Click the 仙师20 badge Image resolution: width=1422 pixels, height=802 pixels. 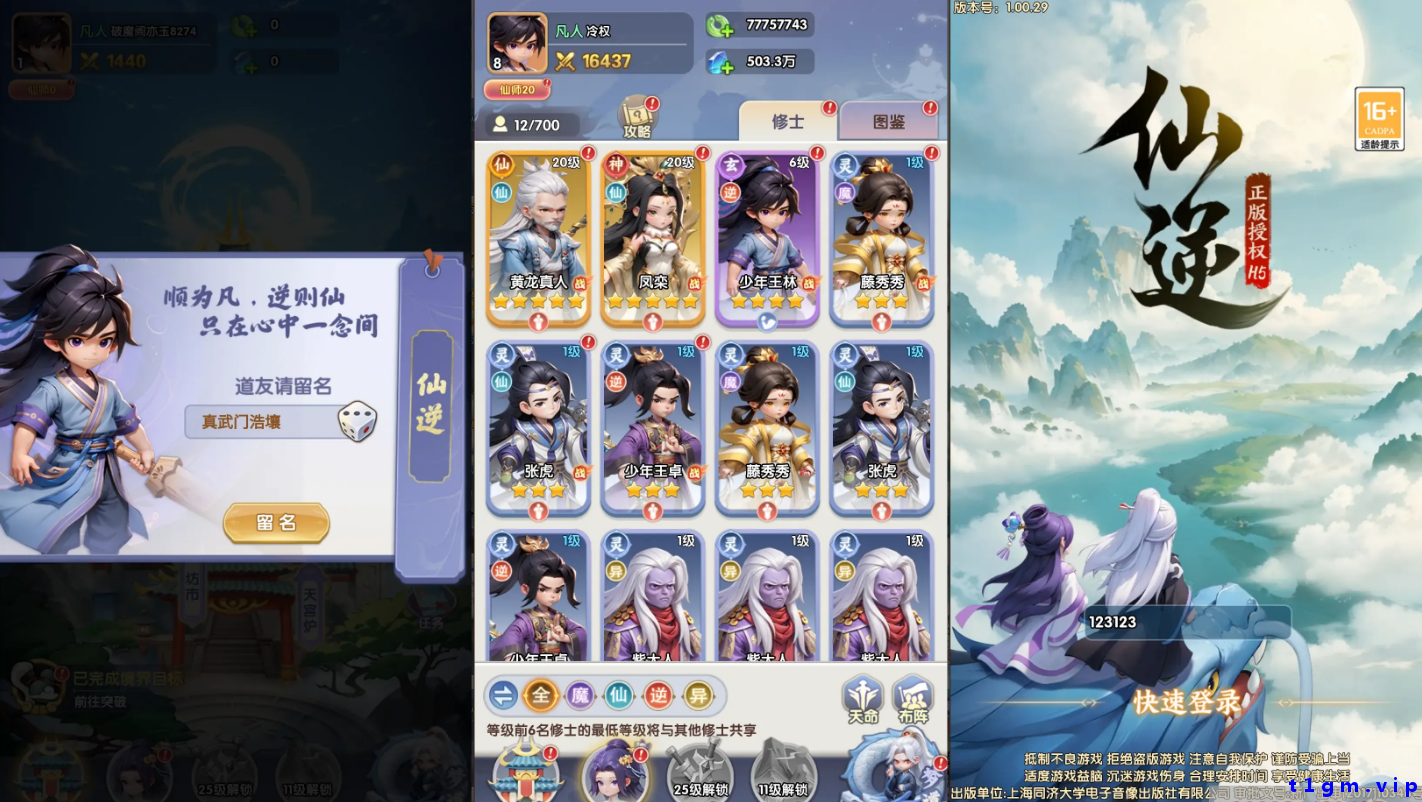tap(516, 89)
